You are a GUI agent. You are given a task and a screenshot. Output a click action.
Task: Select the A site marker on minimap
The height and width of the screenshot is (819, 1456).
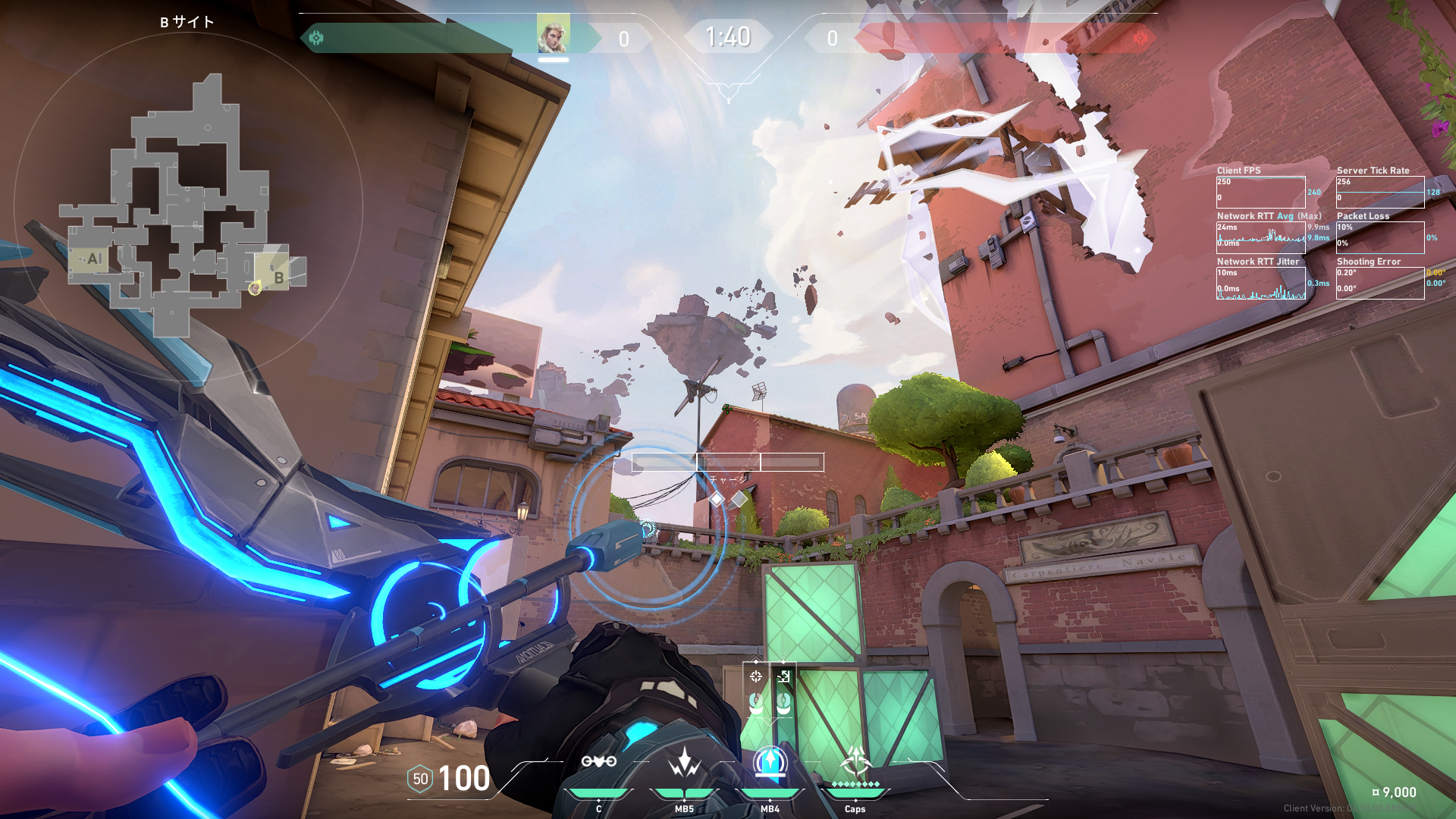[93, 259]
